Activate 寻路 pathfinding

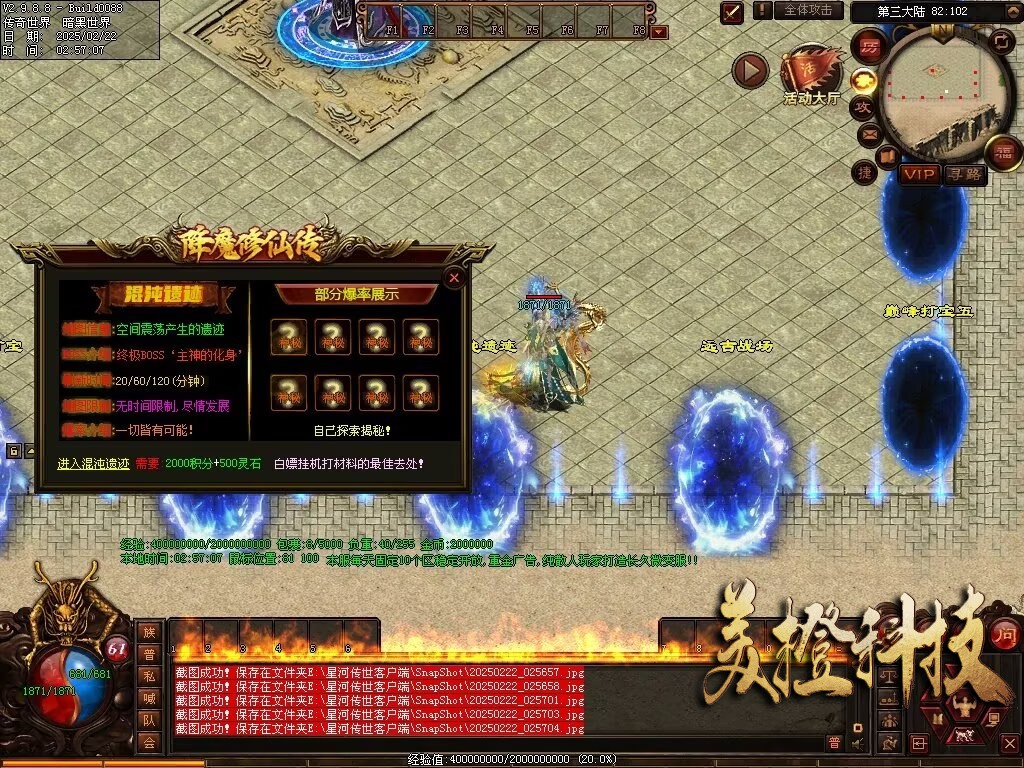[x=965, y=175]
